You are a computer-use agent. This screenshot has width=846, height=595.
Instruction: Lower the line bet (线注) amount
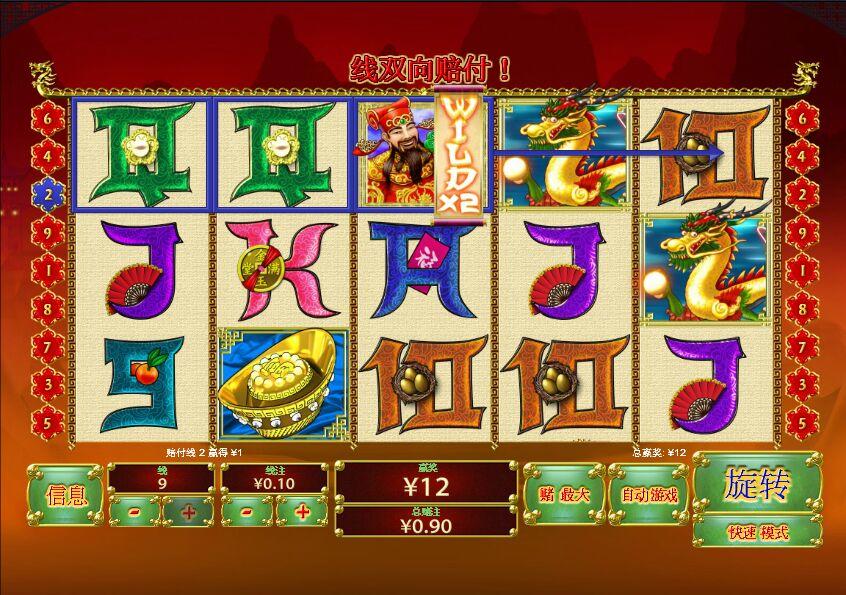[247, 512]
